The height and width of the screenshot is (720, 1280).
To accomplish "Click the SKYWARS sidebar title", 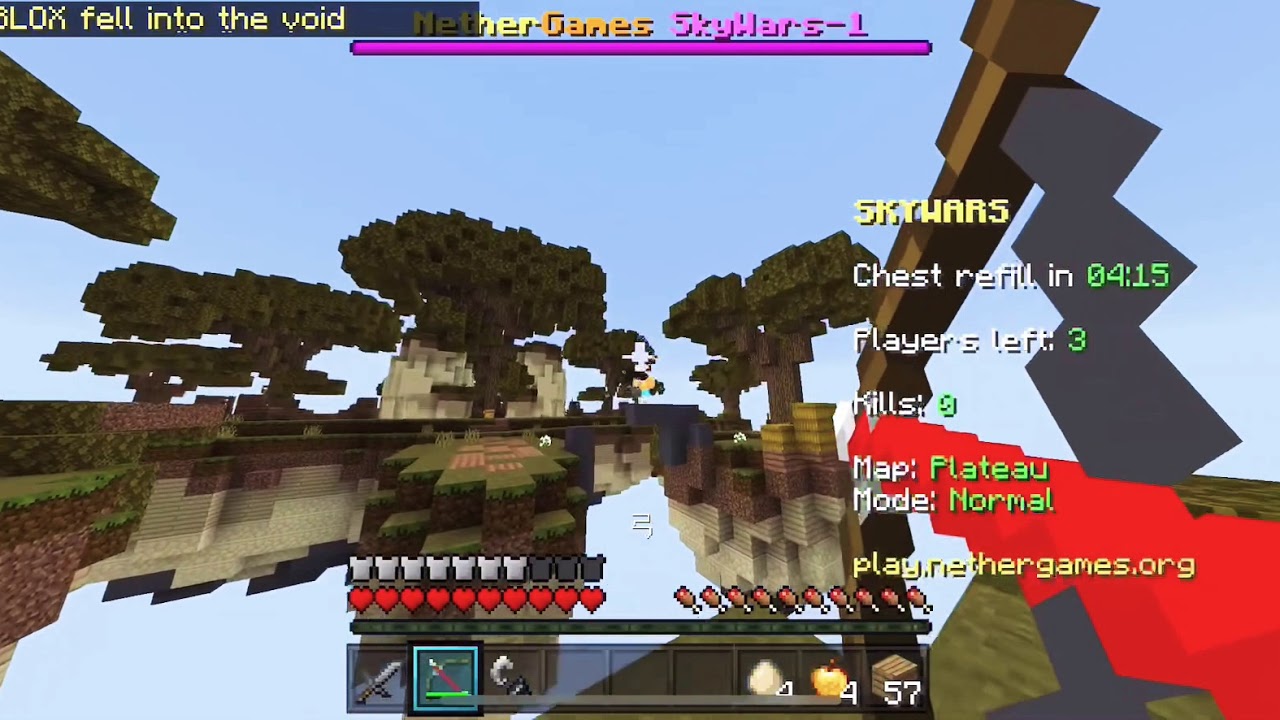I will (930, 210).
